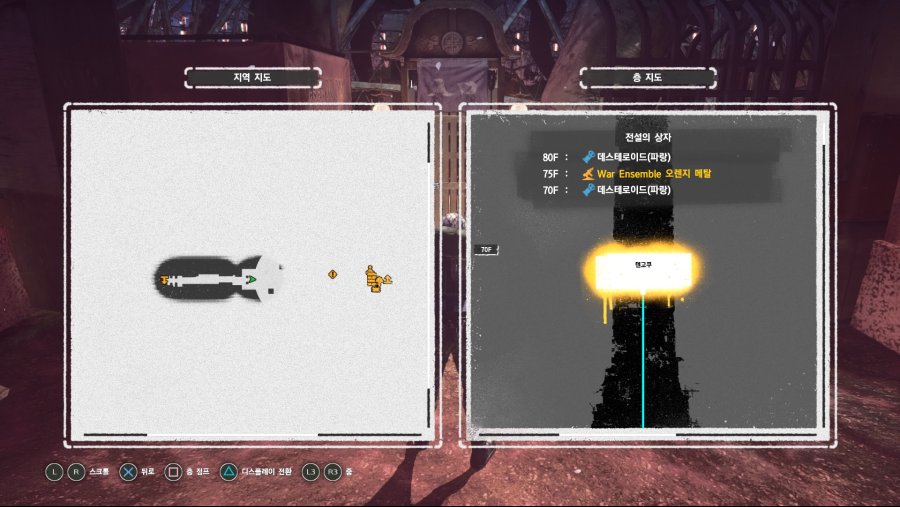The width and height of the screenshot is (900, 507).
Task: Switch to the 층 지도 floor map header
Action: tap(648, 77)
